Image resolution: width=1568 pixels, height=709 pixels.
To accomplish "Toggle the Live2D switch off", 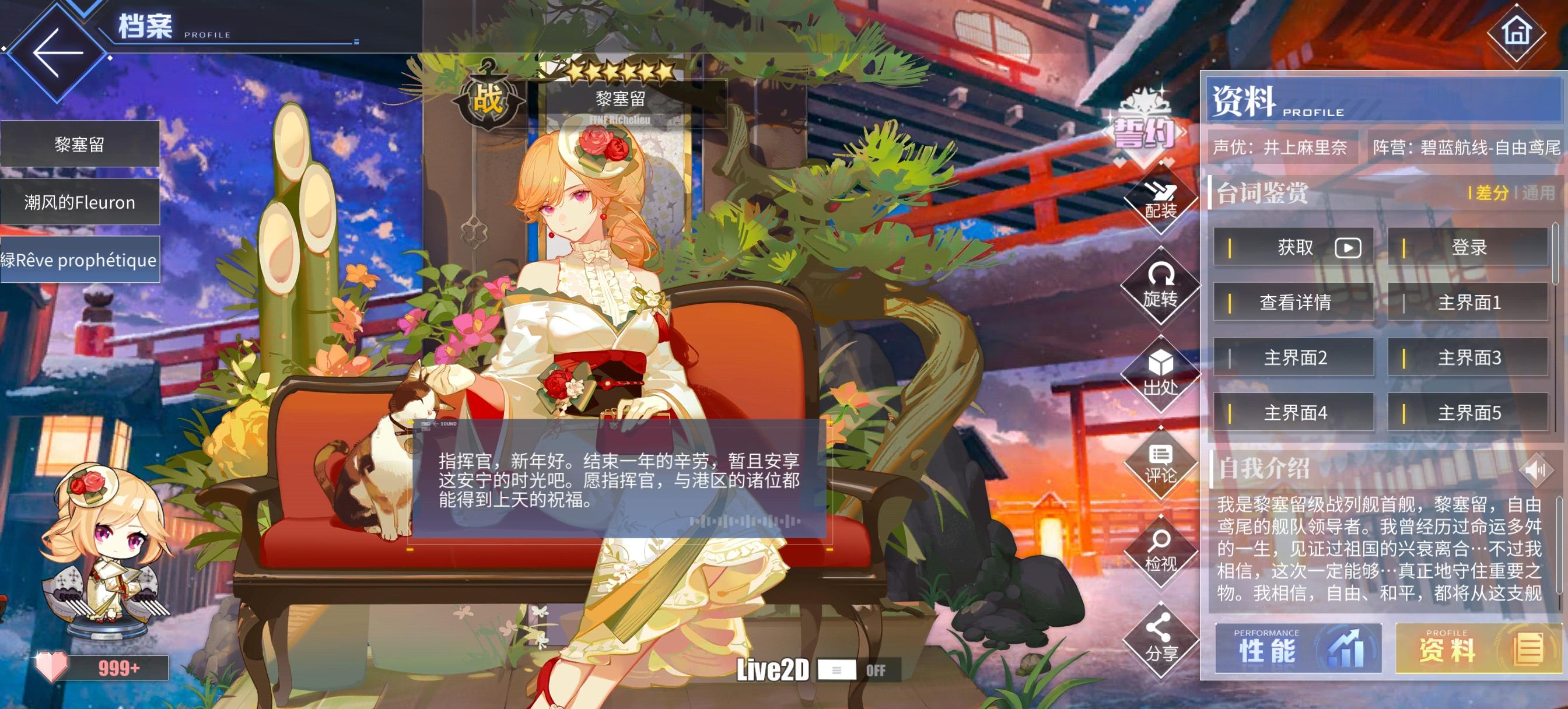I will coord(837,671).
